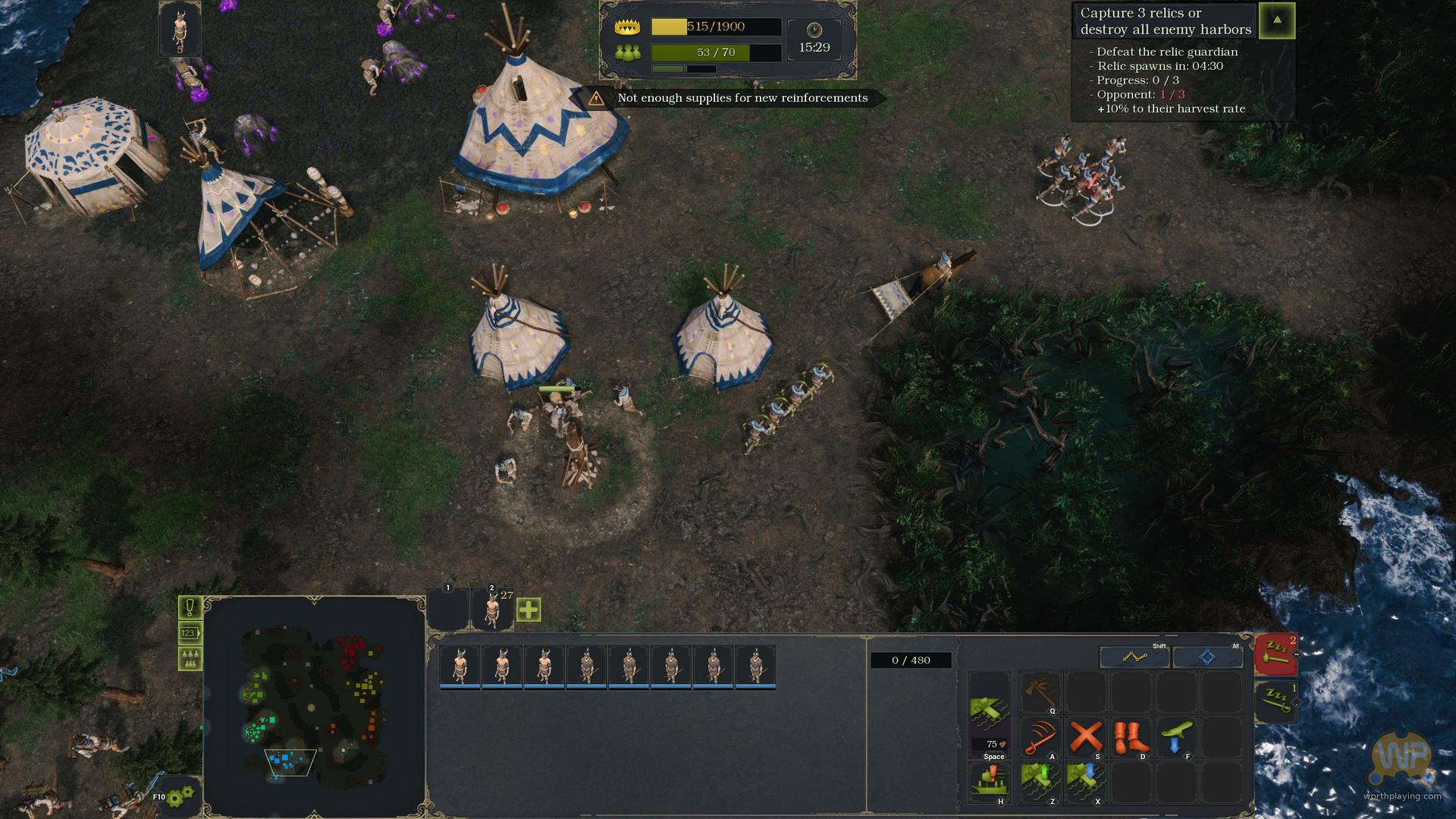Choose the orange boots move command

tap(1130, 737)
